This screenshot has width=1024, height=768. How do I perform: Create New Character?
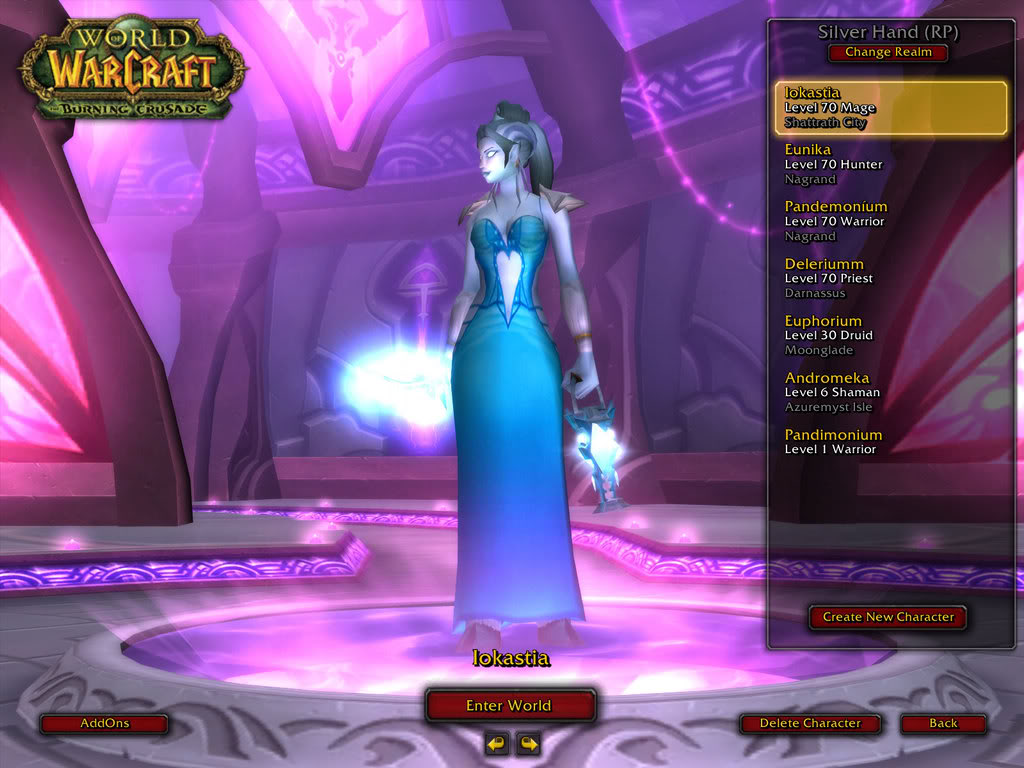pyautogui.click(x=888, y=617)
